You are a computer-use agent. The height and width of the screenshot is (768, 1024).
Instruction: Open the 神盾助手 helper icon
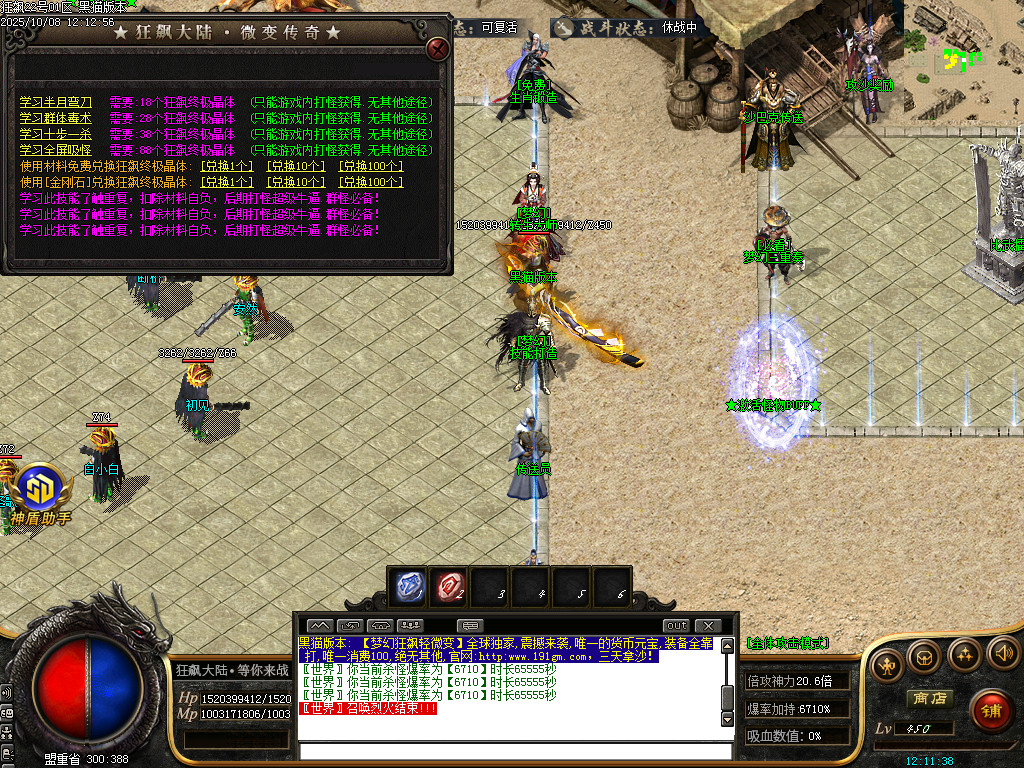point(42,493)
